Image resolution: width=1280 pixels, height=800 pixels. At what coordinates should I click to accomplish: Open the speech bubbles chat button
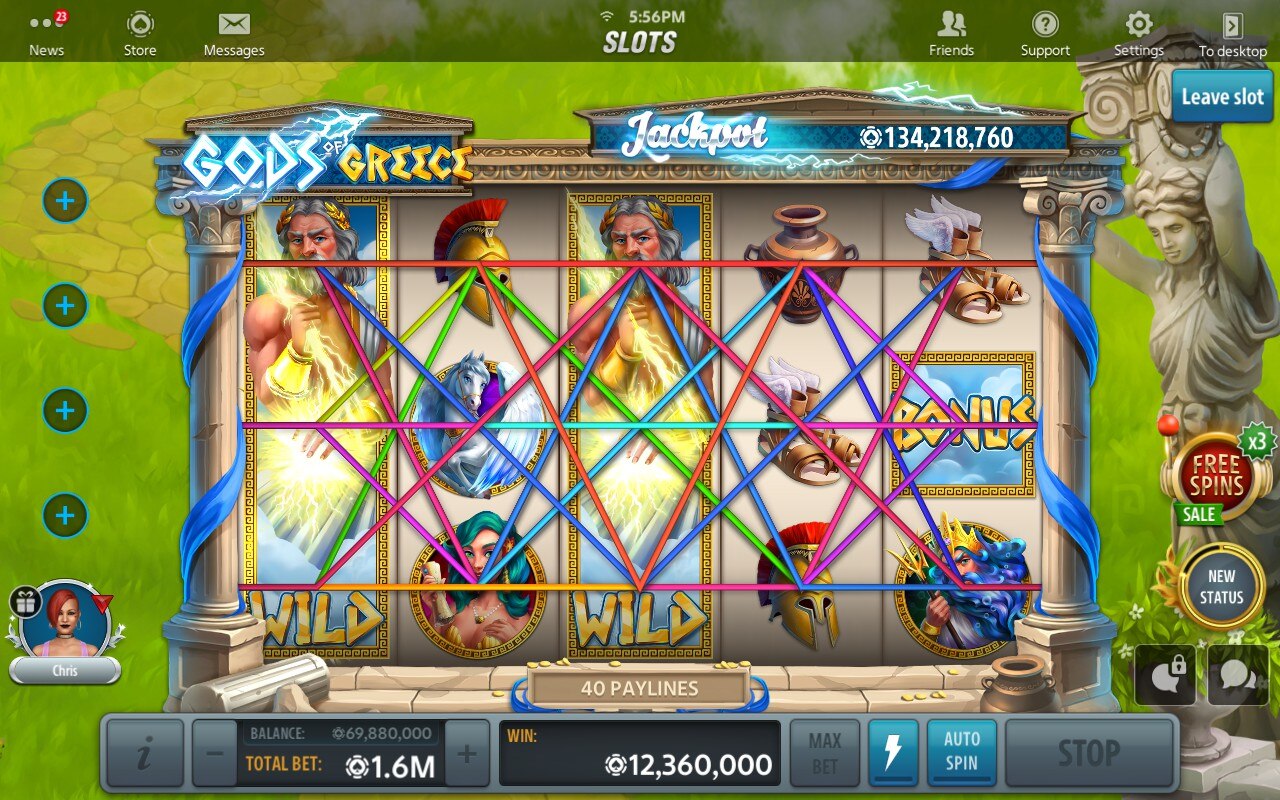[x=1238, y=675]
